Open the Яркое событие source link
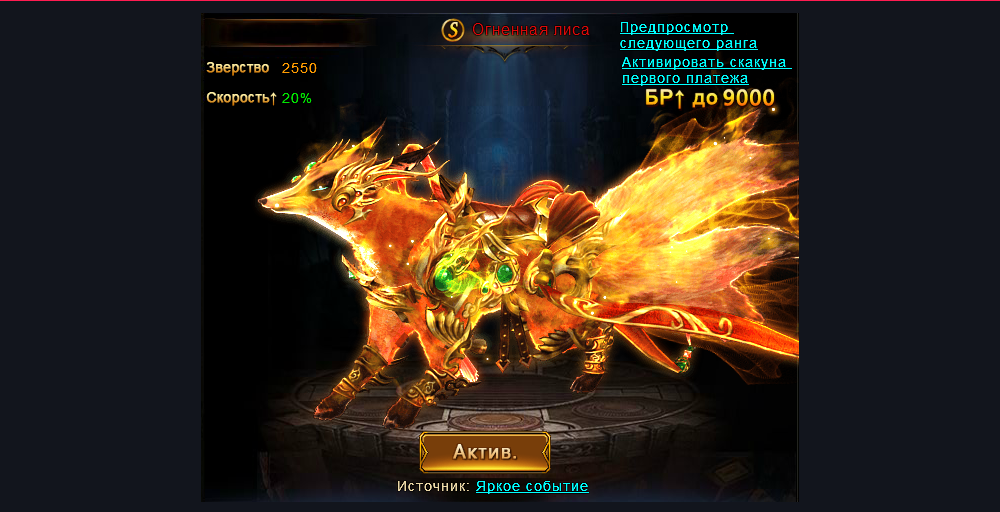 click(x=532, y=486)
